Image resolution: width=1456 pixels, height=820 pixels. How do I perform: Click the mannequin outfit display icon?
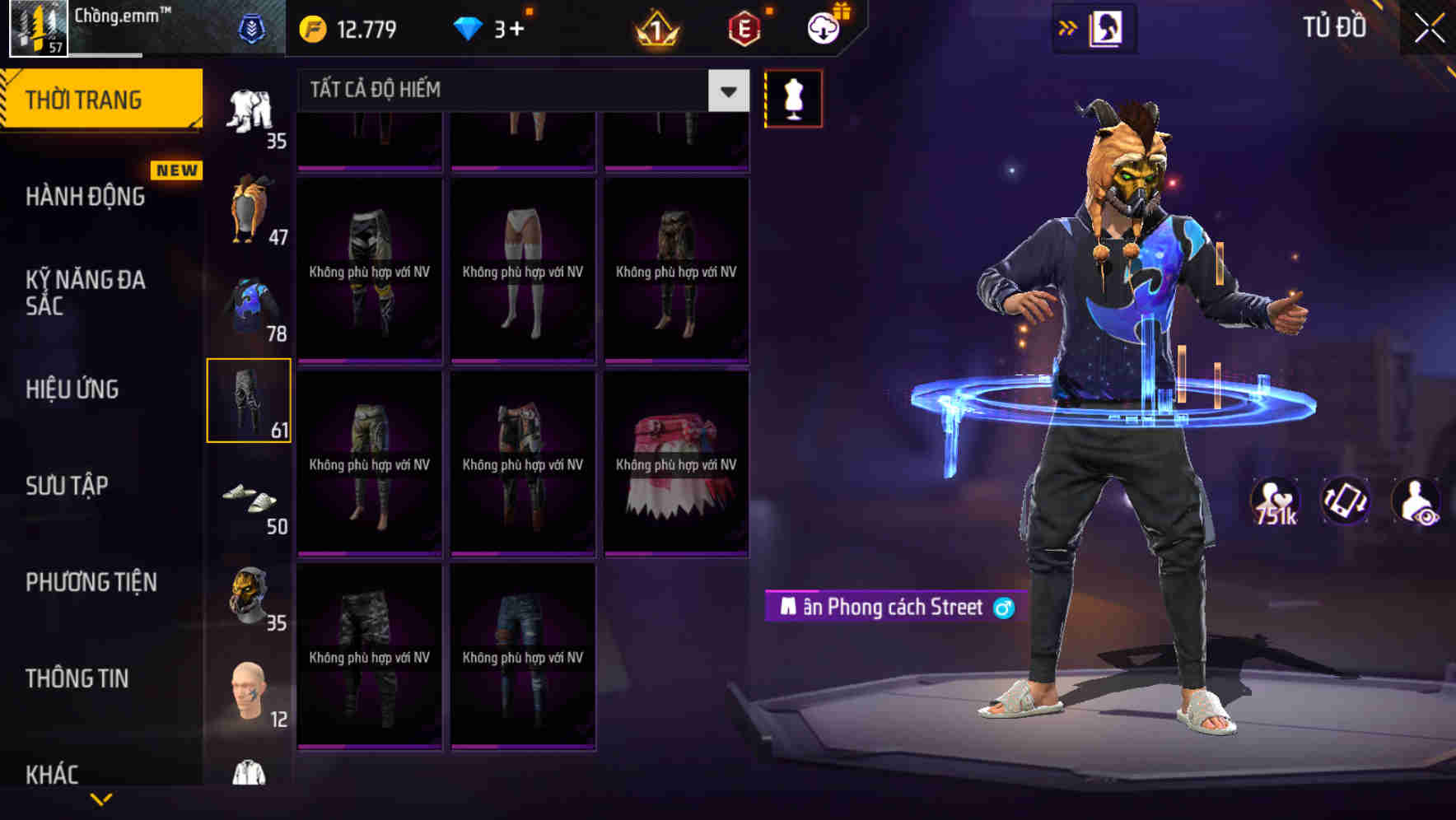pos(792,98)
